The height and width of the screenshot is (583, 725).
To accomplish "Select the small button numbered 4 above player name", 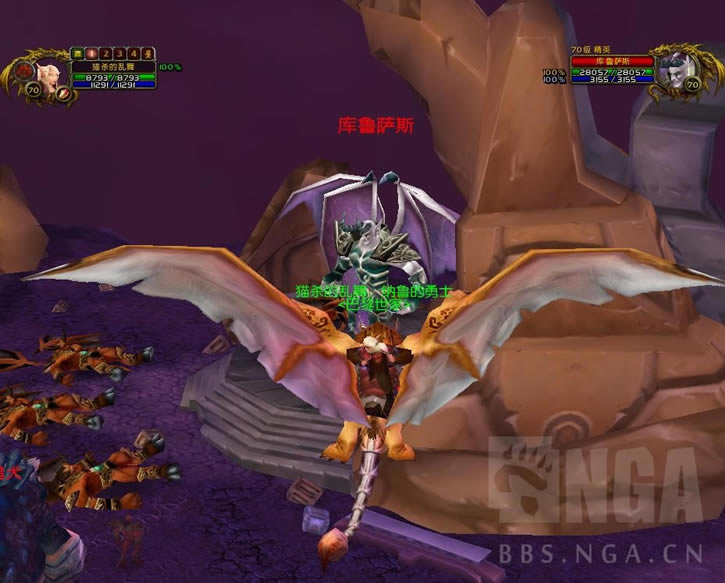I will click(x=133, y=53).
